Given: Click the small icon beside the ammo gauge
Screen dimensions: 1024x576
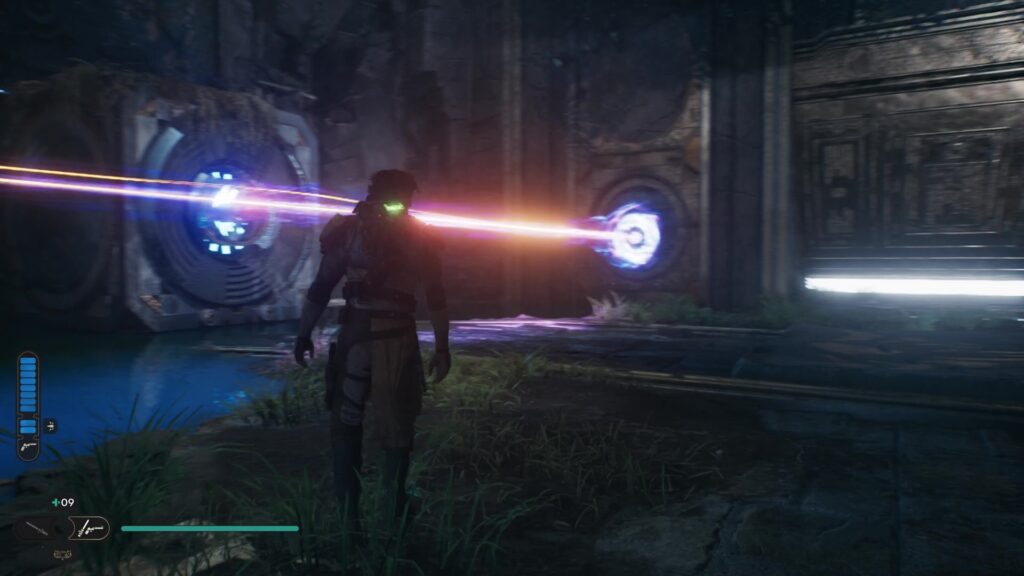Looking at the screenshot, I should tap(50, 425).
